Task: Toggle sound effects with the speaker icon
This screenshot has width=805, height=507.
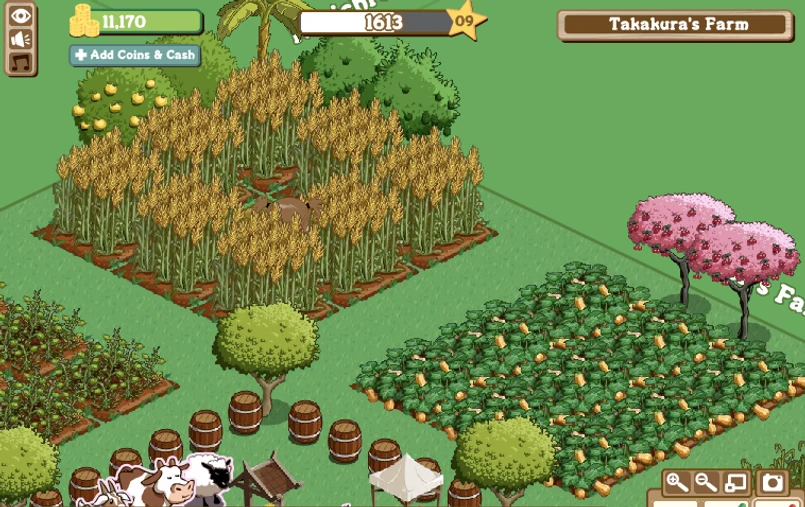Action: pos(21,39)
